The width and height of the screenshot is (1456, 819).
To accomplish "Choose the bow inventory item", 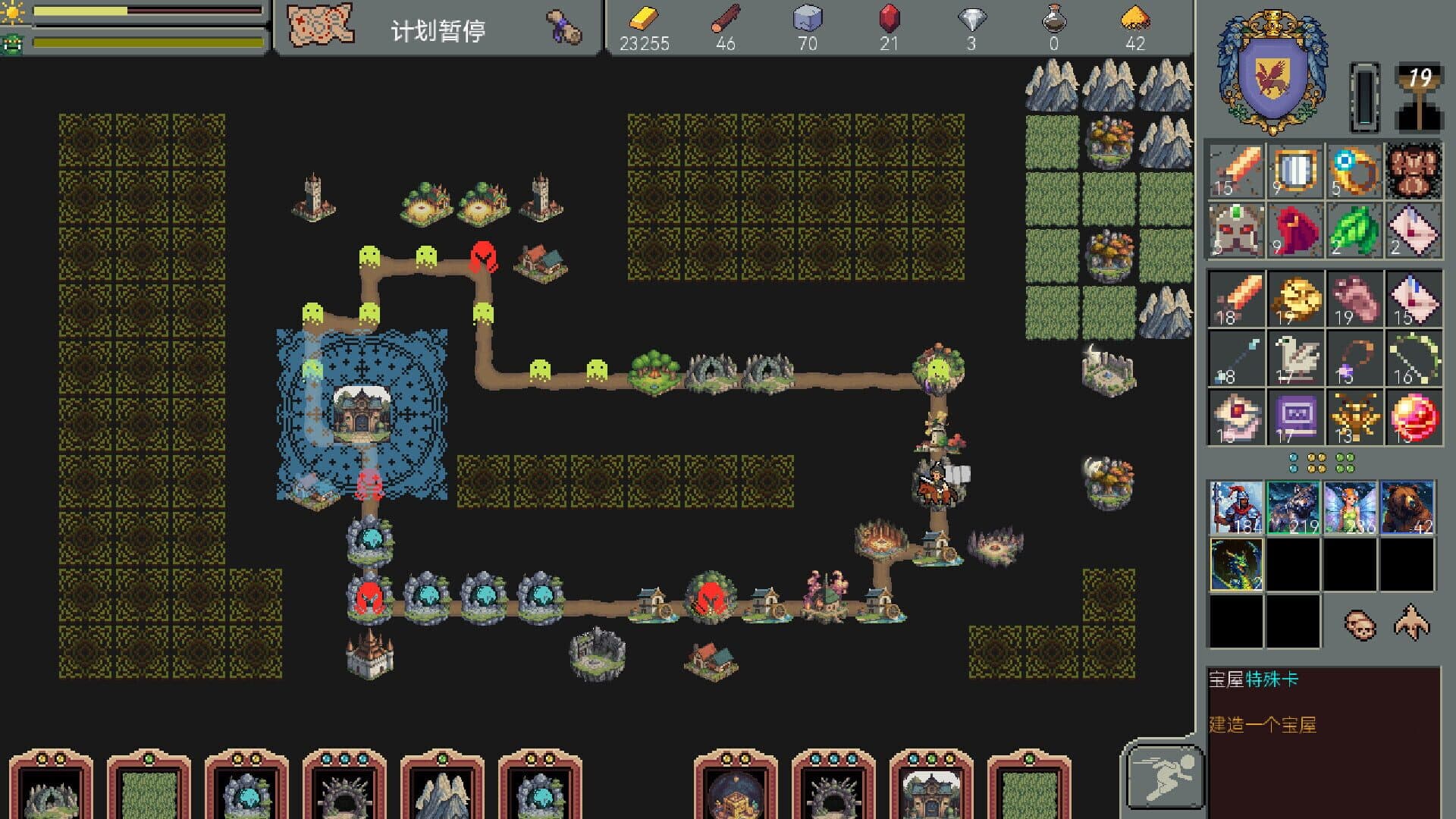I will pos(1414,358).
